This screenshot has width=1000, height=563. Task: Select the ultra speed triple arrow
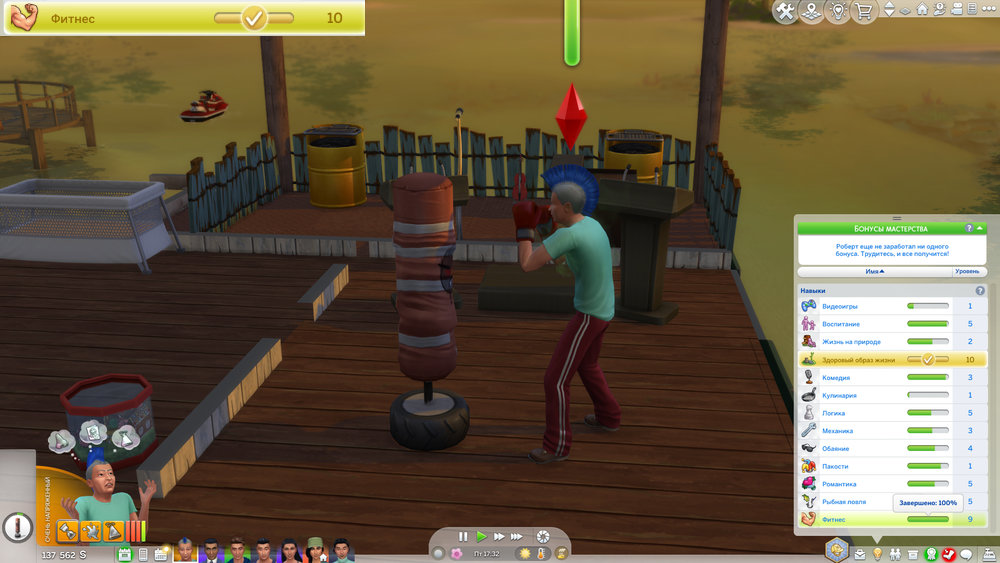(x=518, y=536)
